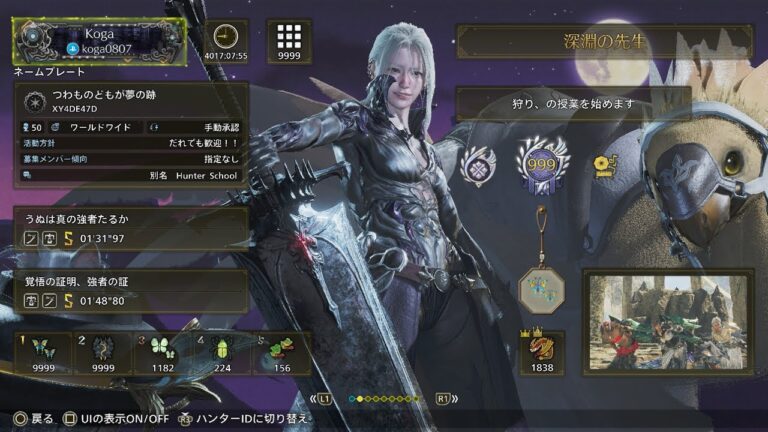768x432 pixels.
Task: Select the crowned monster icon with 1838
Action: pos(541,353)
